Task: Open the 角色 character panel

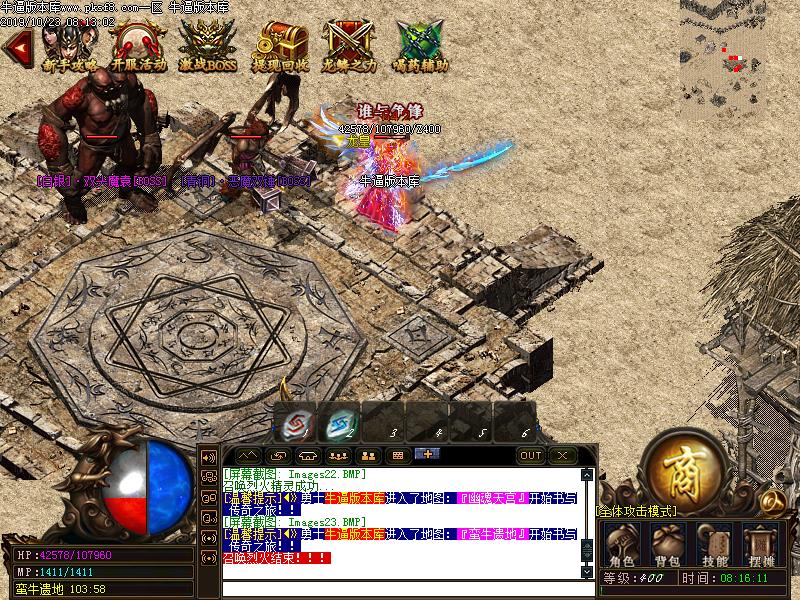Action: tap(621, 546)
